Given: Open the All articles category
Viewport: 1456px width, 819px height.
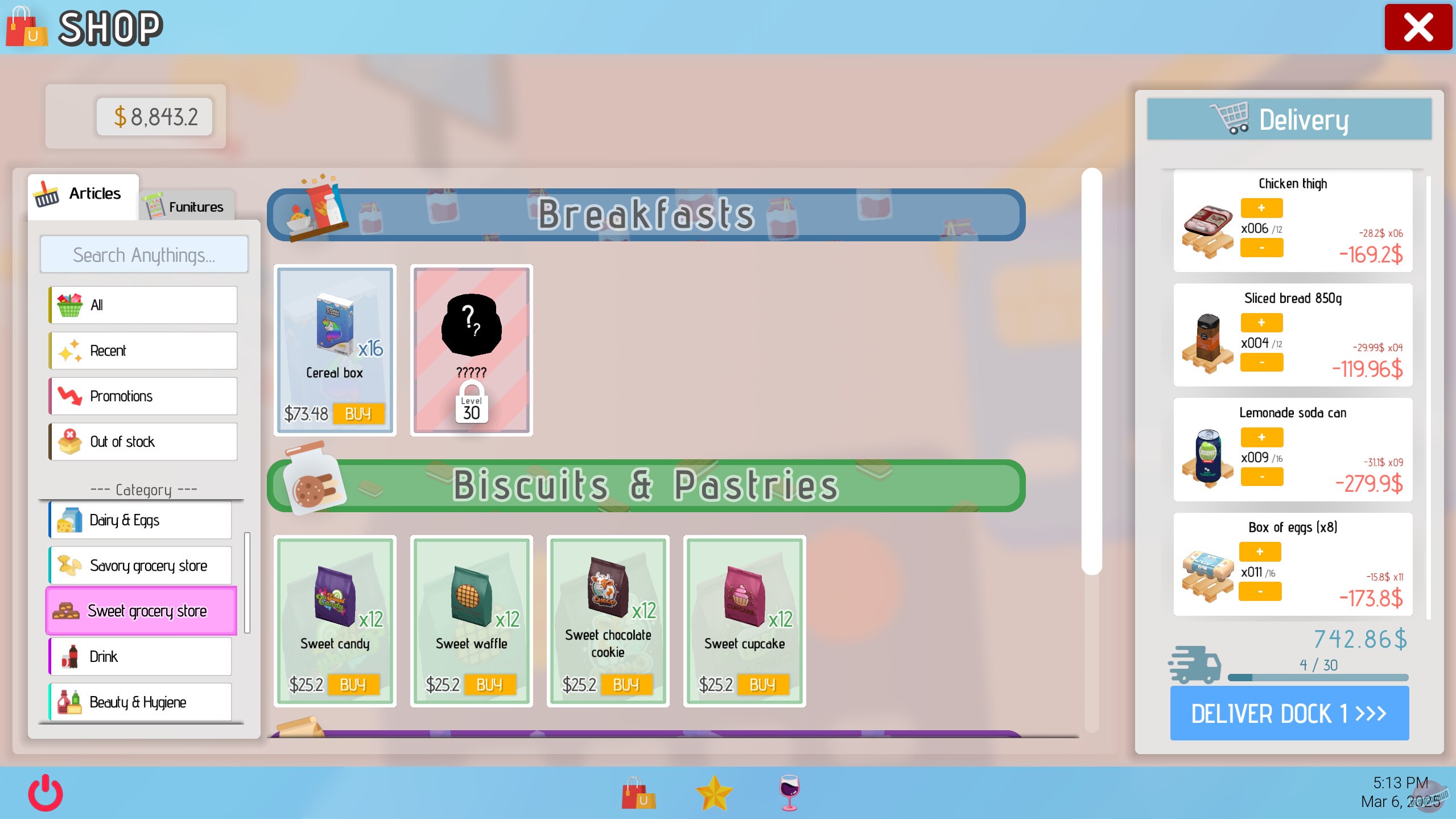Looking at the screenshot, I should (142, 304).
